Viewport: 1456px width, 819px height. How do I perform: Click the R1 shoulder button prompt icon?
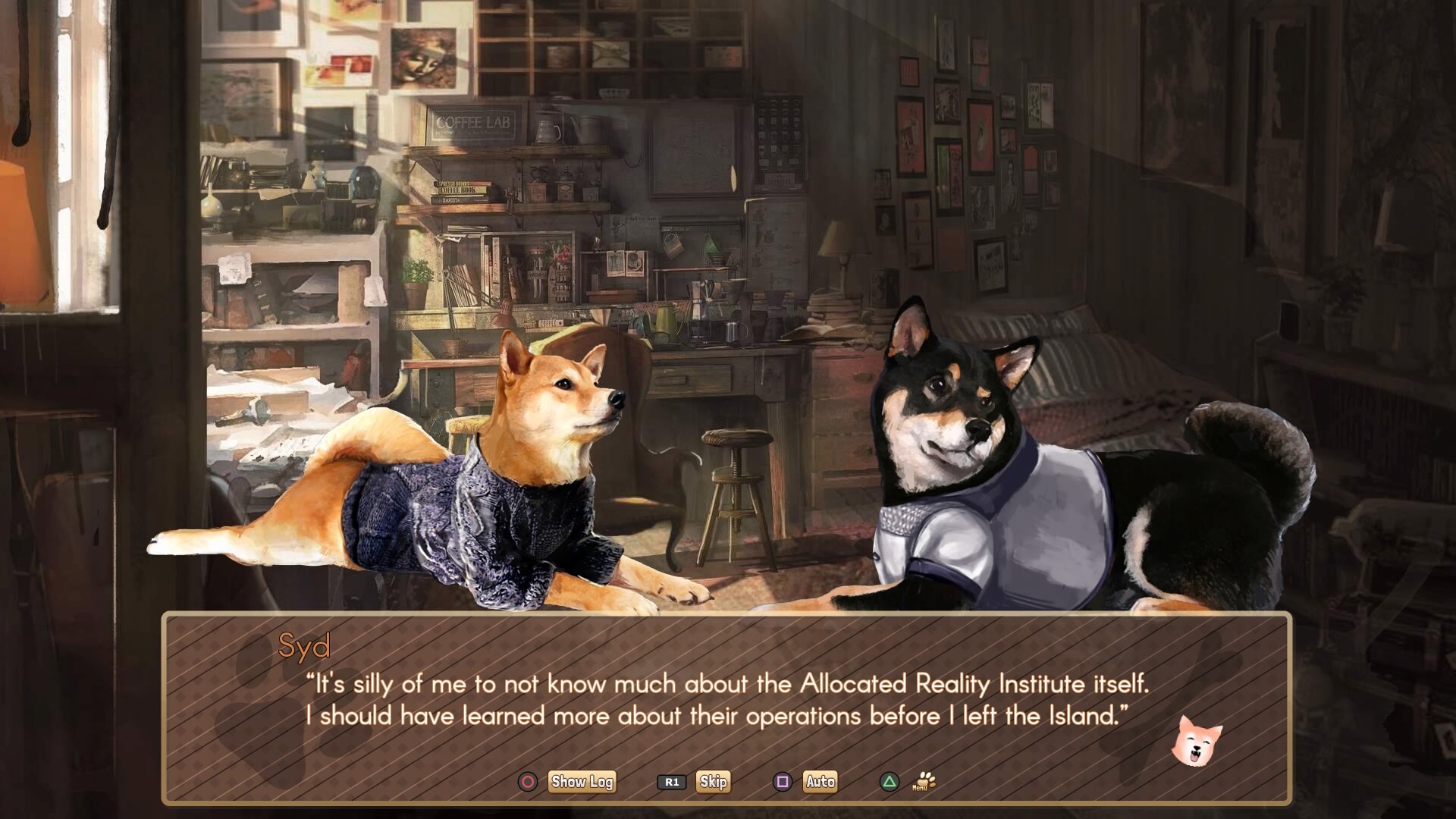point(670,782)
